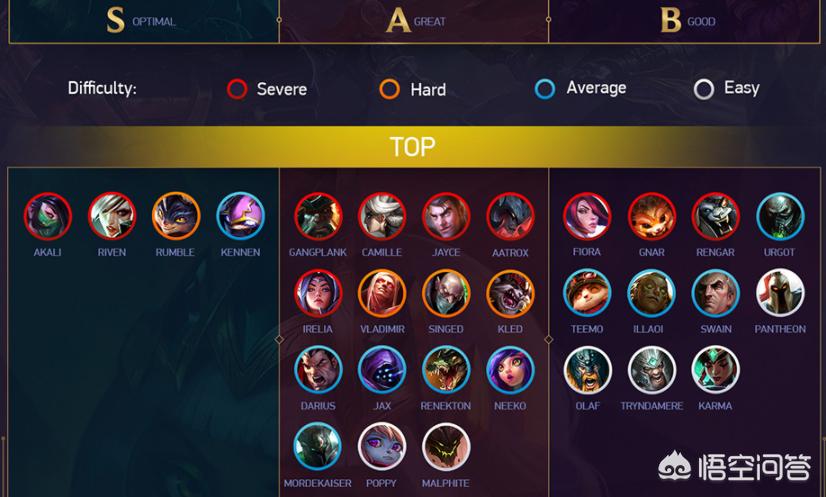Choose the Riven champion icon
The height and width of the screenshot is (497, 826).
(x=112, y=216)
